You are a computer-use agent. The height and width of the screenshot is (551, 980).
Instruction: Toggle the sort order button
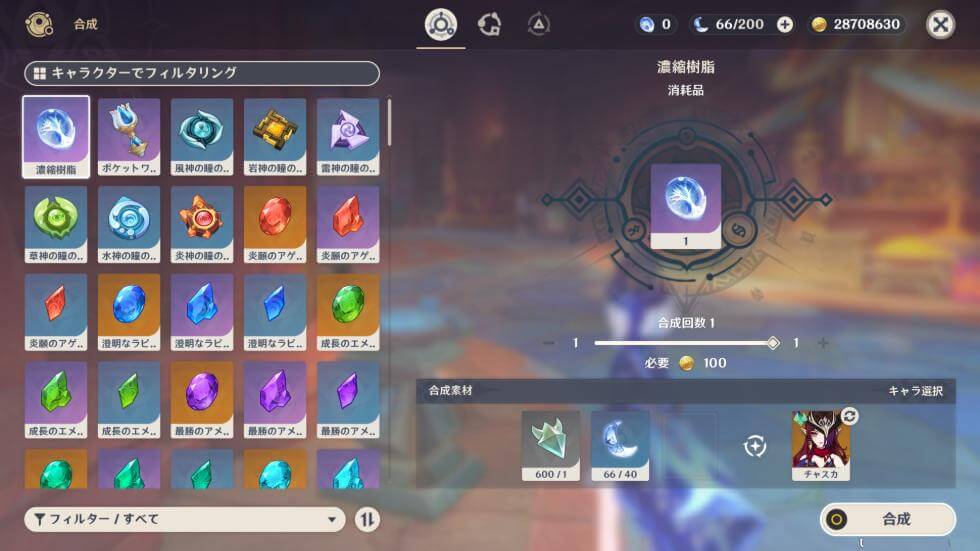pos(368,519)
